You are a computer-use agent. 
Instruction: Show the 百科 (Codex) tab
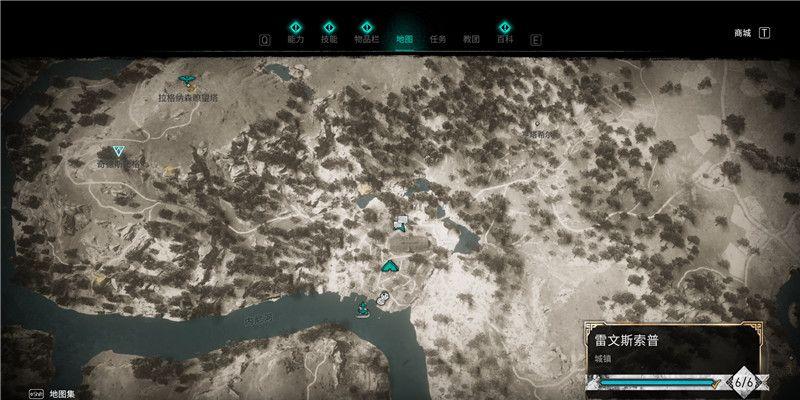[505, 40]
